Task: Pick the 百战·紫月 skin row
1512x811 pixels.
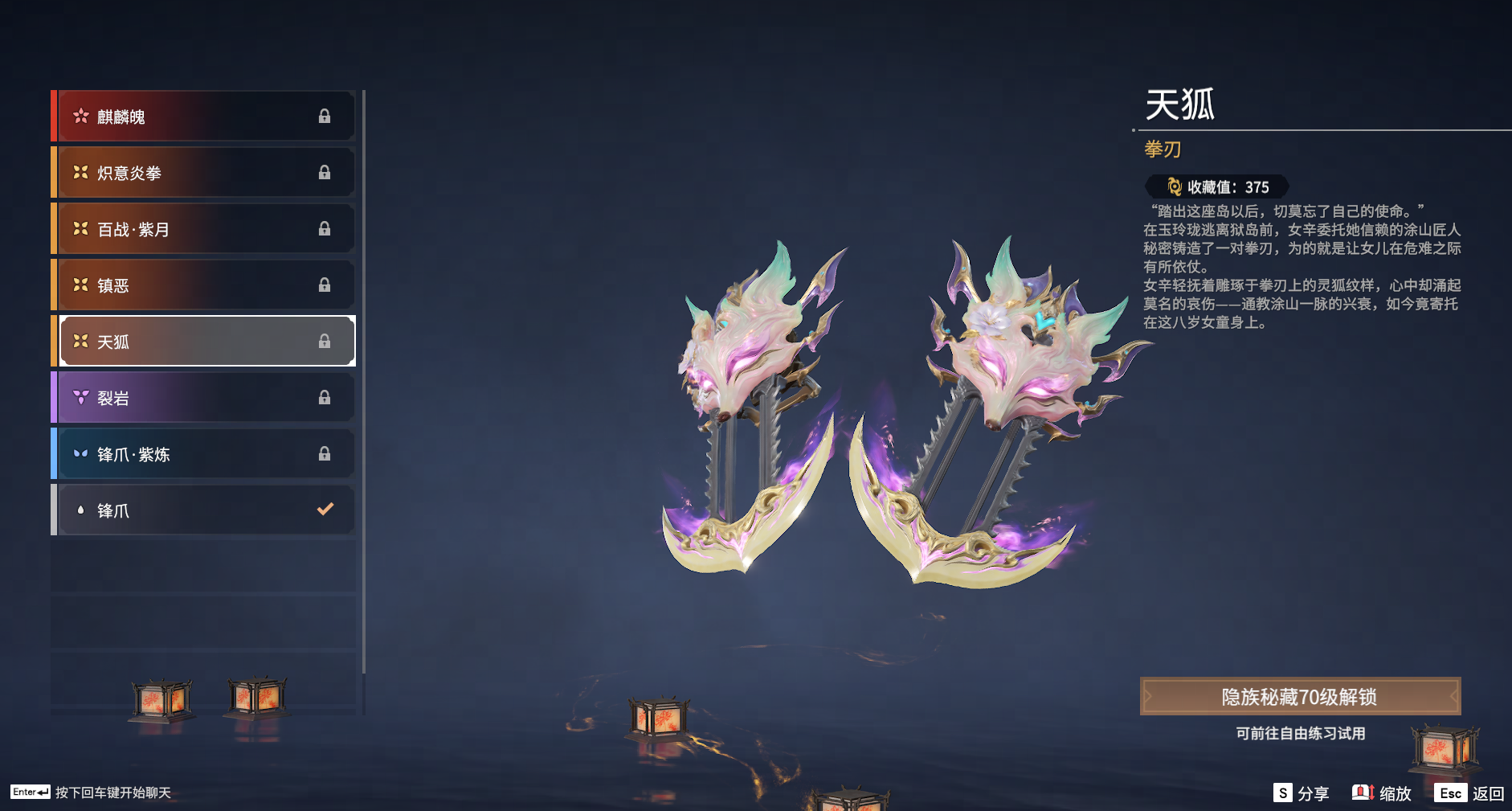Action: point(206,229)
